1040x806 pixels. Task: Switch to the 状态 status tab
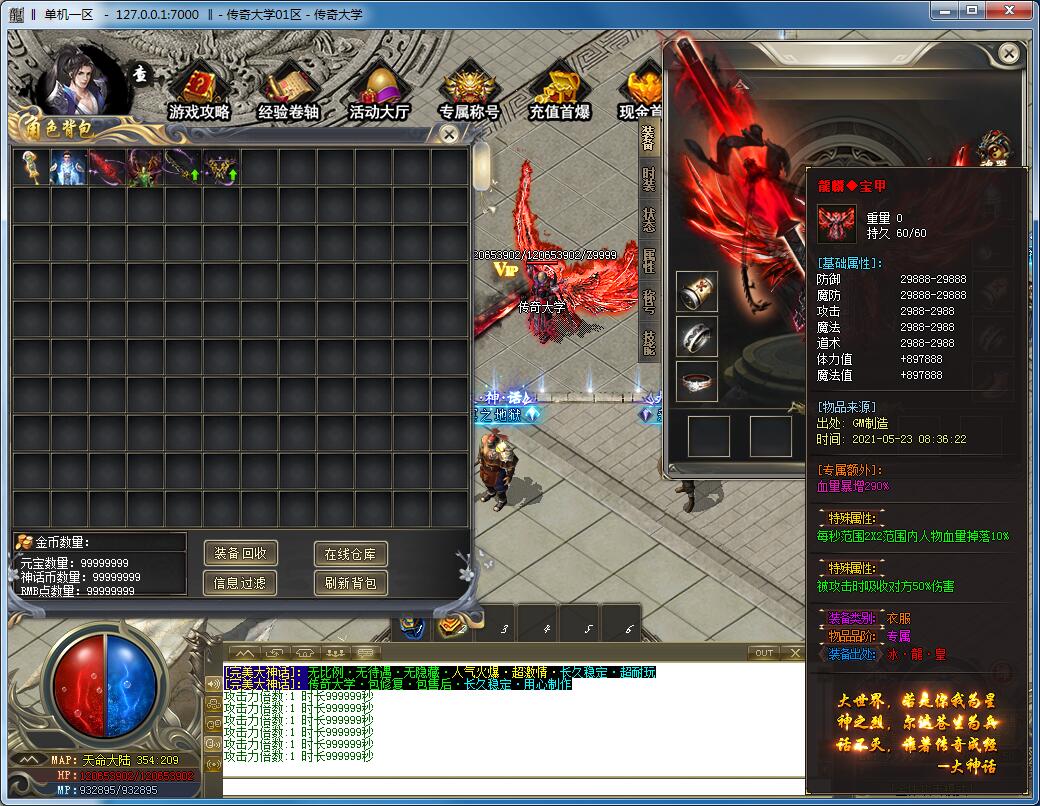pyautogui.click(x=649, y=220)
